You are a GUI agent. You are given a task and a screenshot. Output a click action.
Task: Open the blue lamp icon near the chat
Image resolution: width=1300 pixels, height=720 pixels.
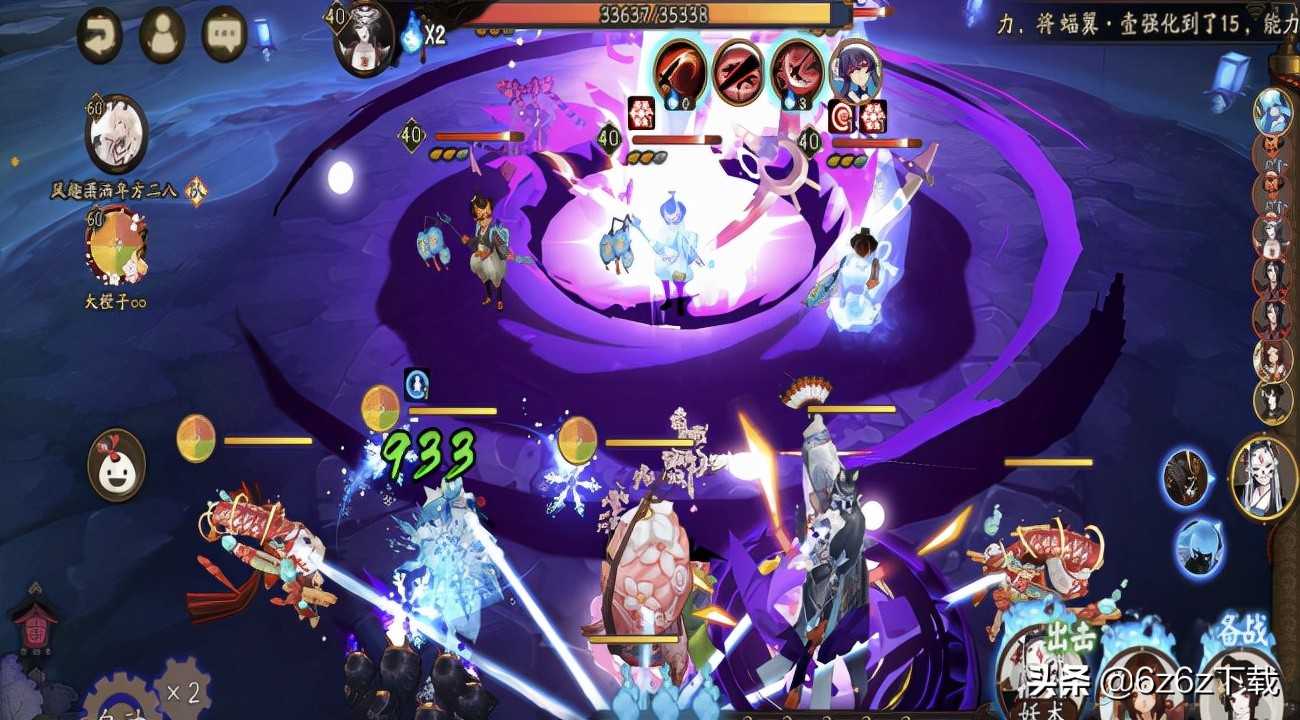262,33
